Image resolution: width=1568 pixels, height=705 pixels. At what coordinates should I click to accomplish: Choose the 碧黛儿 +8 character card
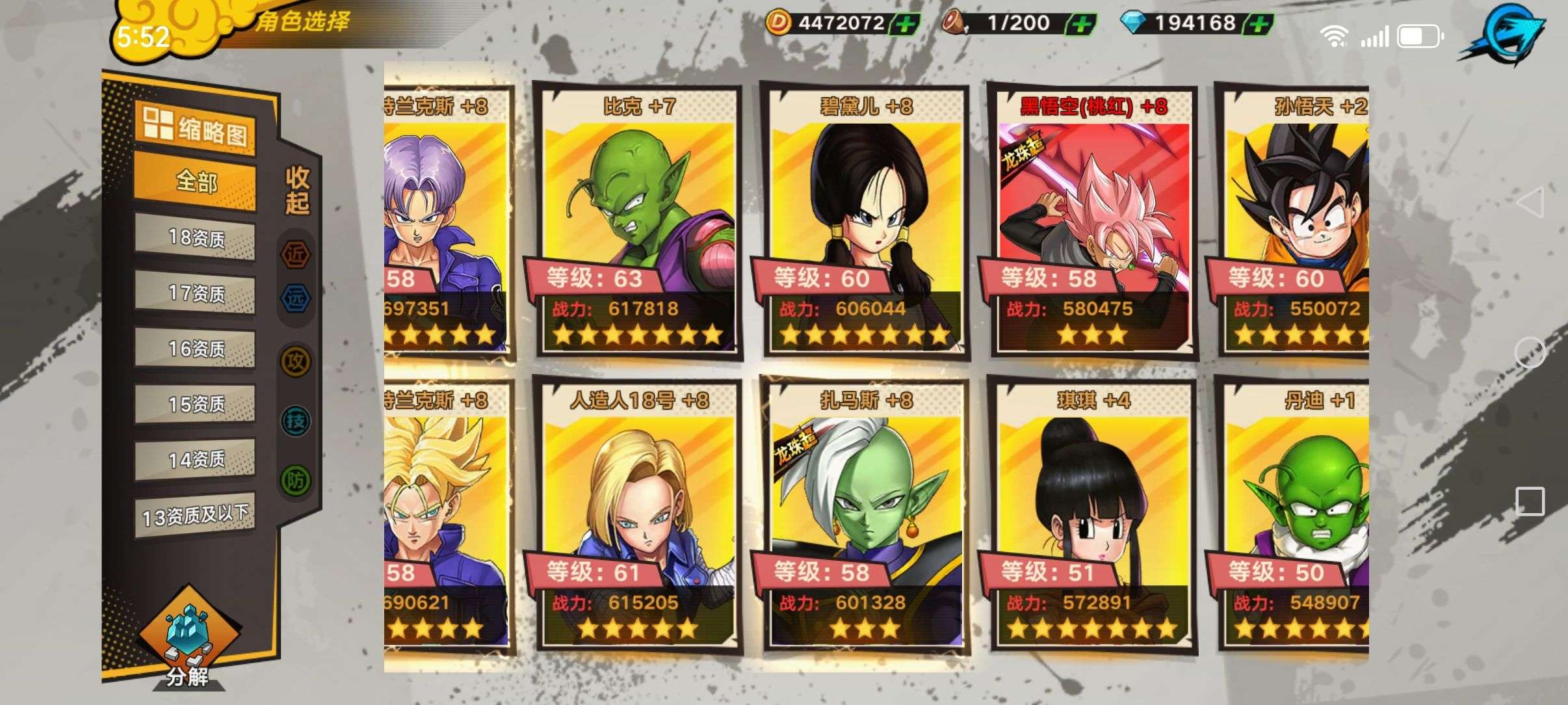pos(866,221)
